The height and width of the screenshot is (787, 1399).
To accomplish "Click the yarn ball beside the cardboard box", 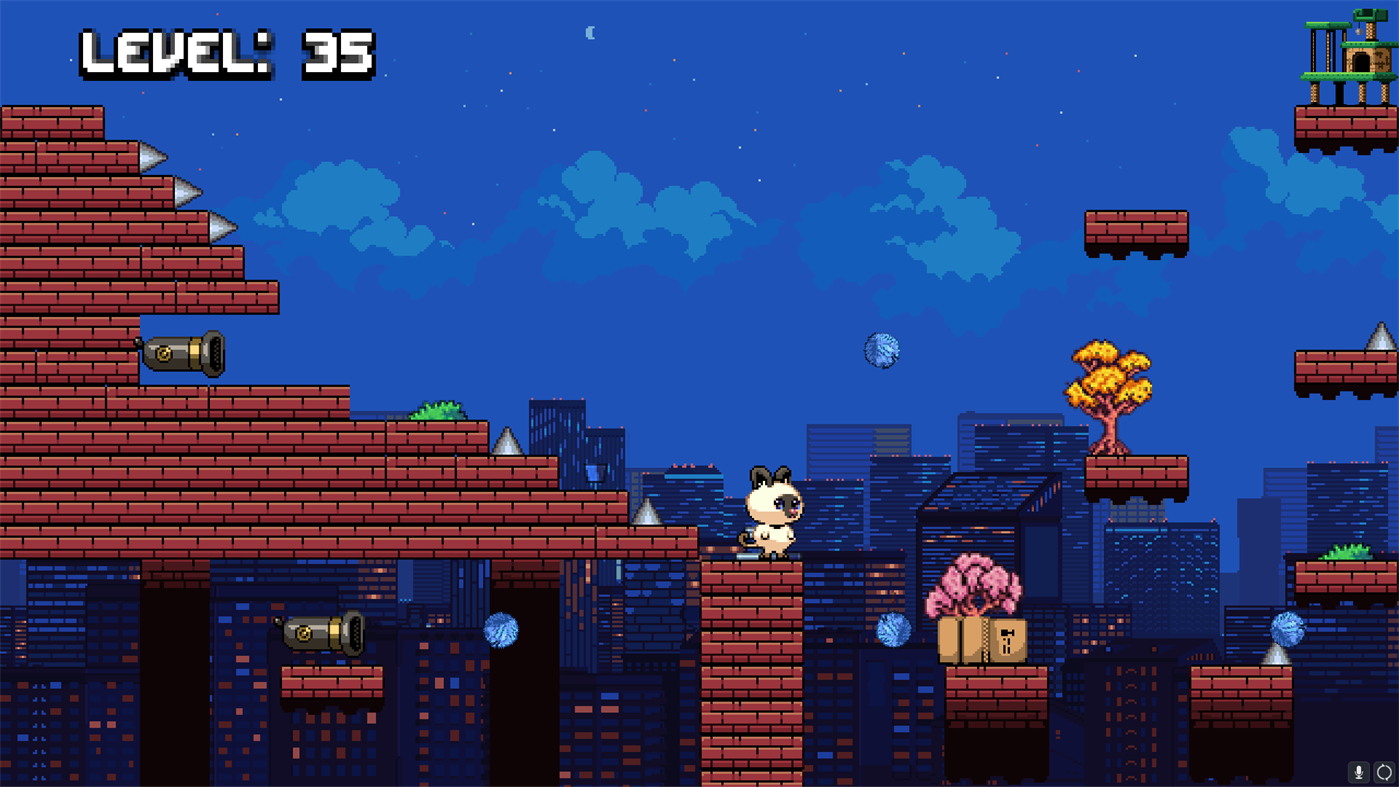I will click(x=893, y=632).
